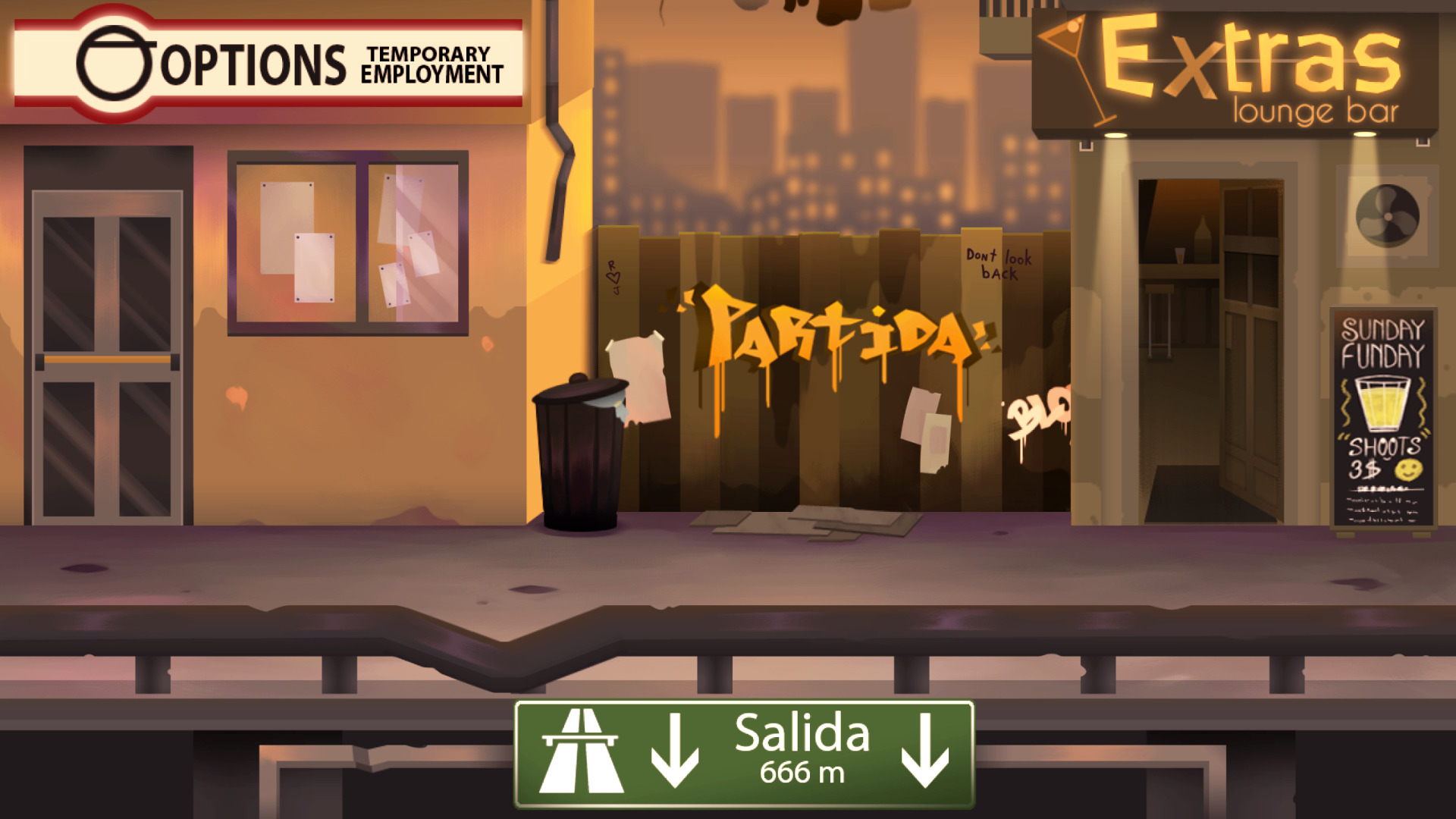Open the Extras lounge bar sign

1236,70
